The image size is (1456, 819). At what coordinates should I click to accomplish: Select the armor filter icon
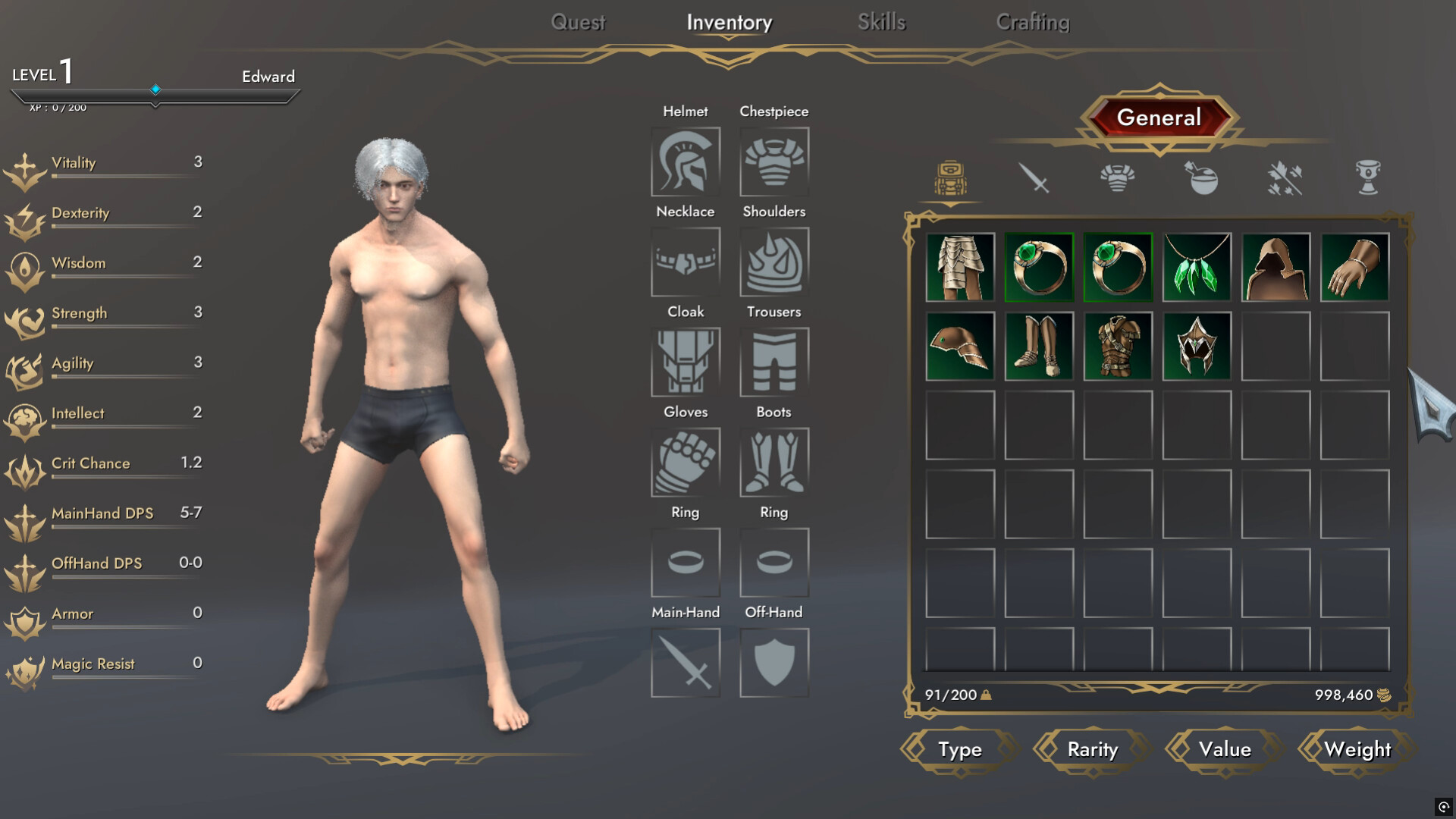coord(1119,177)
